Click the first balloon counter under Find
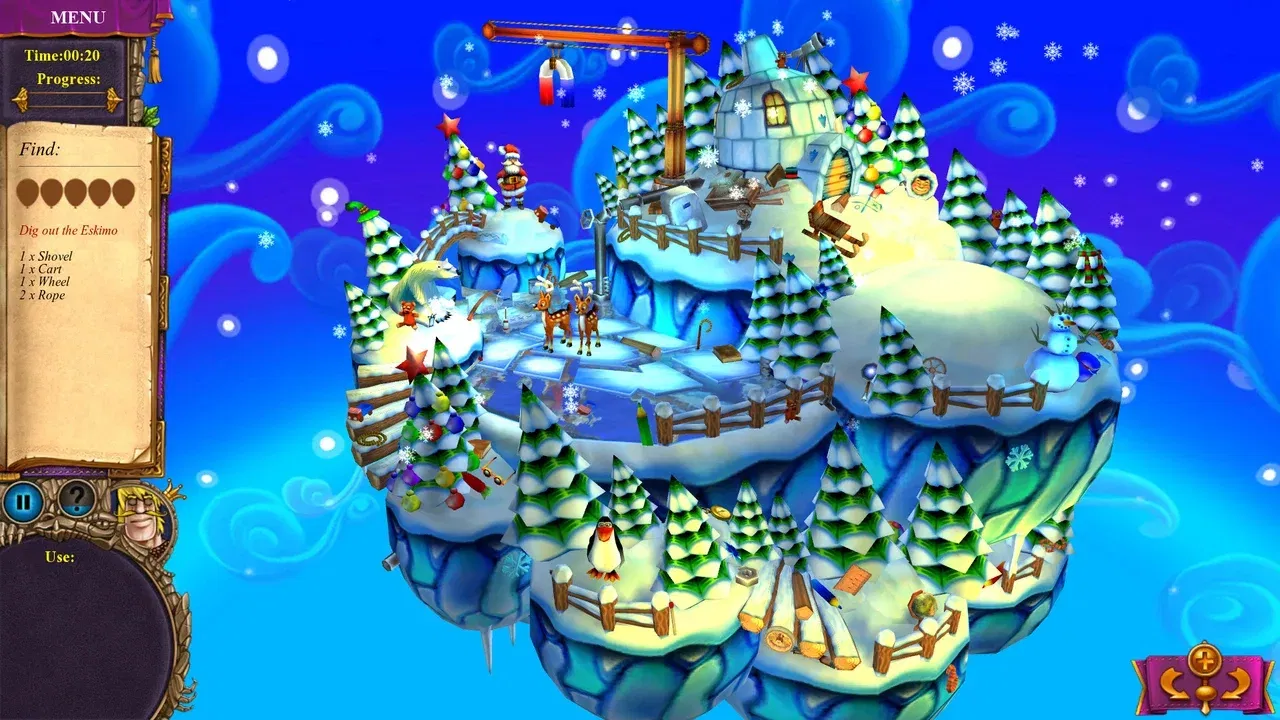1280x720 pixels. click(27, 192)
